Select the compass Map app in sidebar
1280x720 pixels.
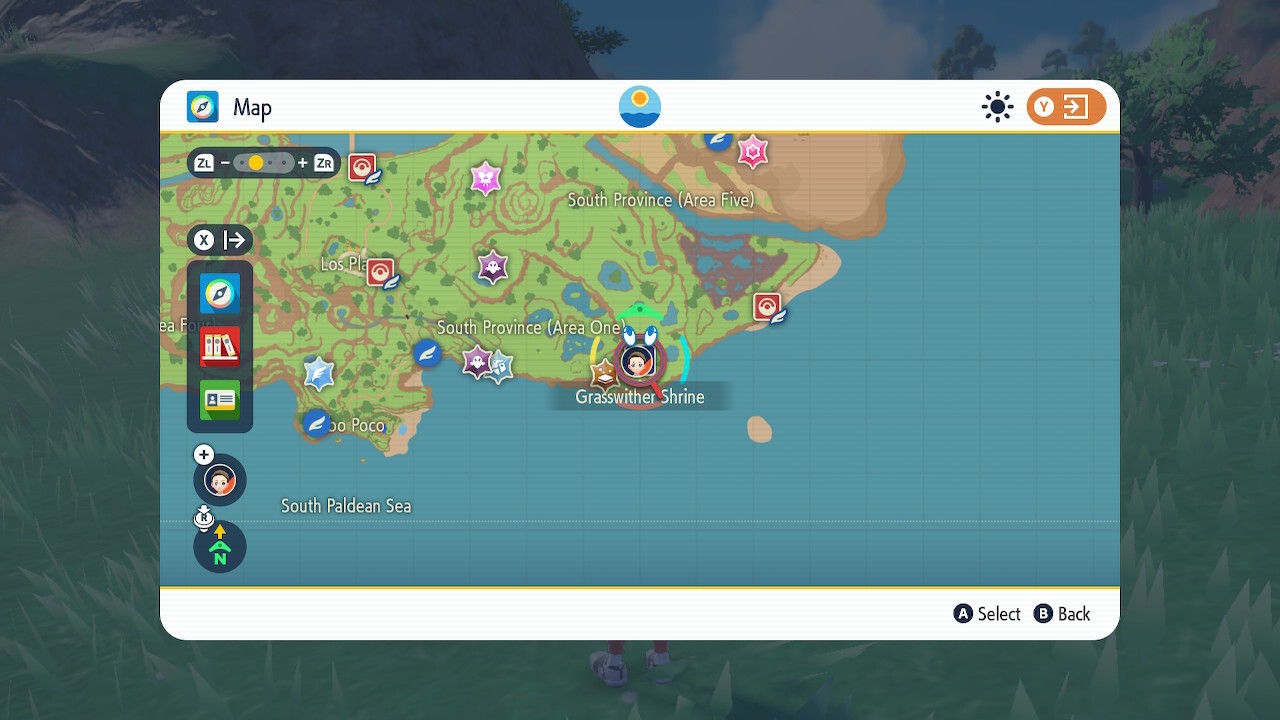(220, 294)
